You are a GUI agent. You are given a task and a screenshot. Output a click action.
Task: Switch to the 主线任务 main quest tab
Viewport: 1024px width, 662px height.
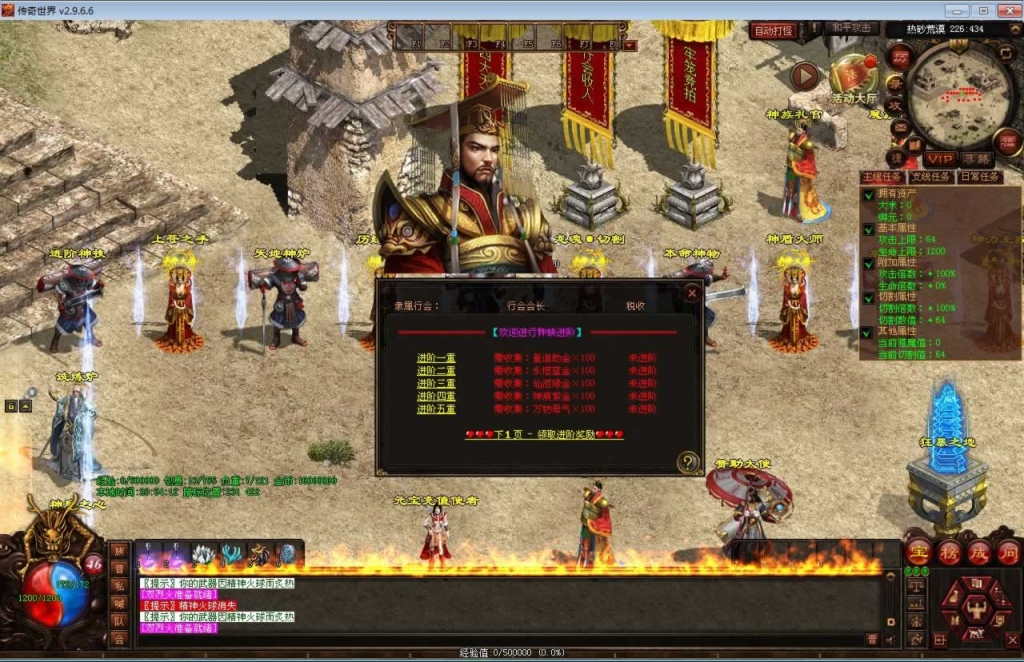[882, 177]
